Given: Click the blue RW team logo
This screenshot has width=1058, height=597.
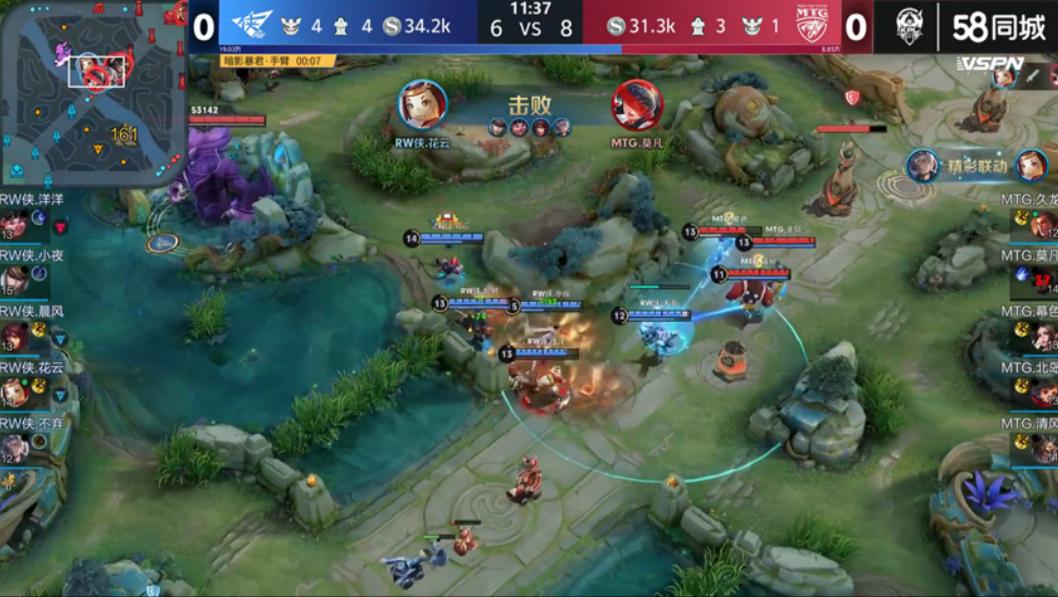Looking at the screenshot, I should click(252, 26).
